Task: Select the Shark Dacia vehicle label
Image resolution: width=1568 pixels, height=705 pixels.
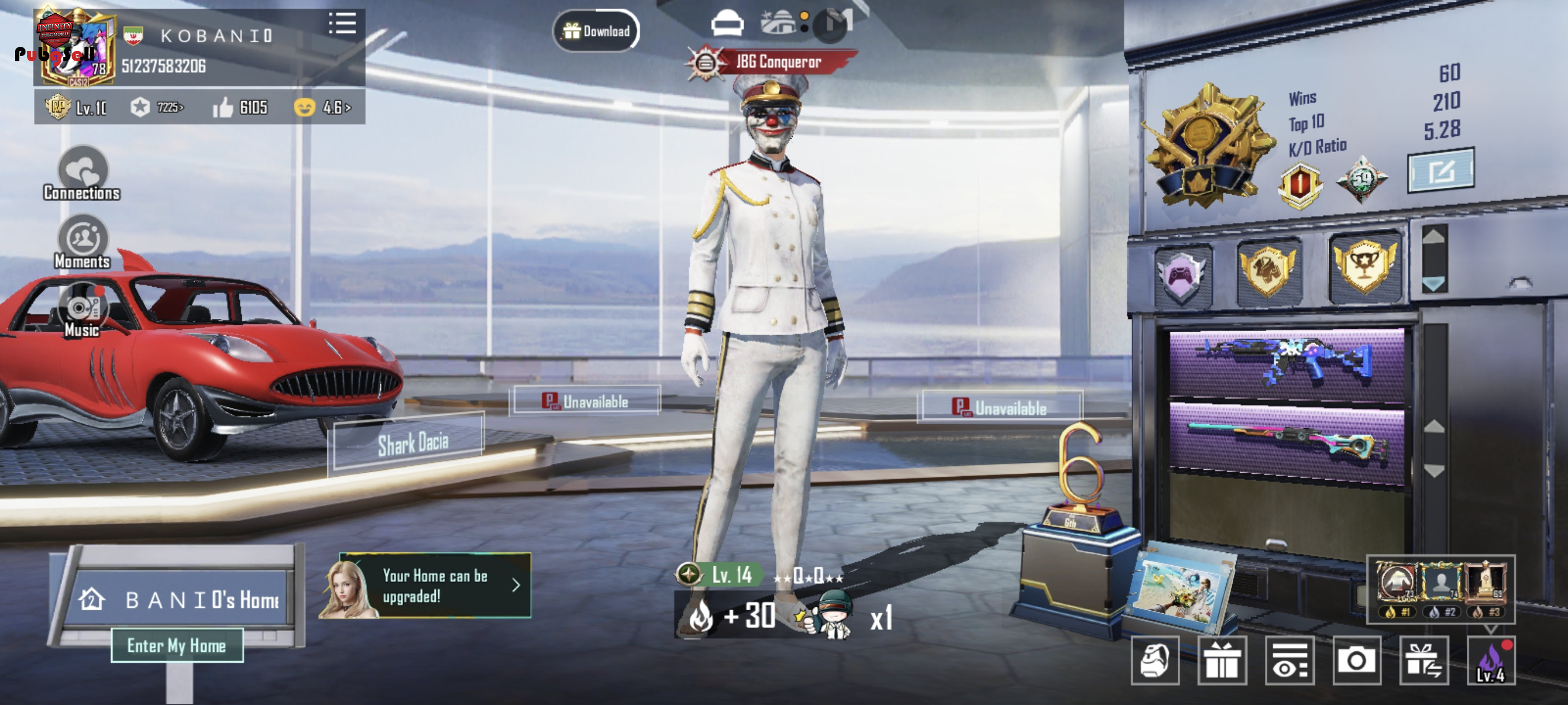Action: click(412, 443)
